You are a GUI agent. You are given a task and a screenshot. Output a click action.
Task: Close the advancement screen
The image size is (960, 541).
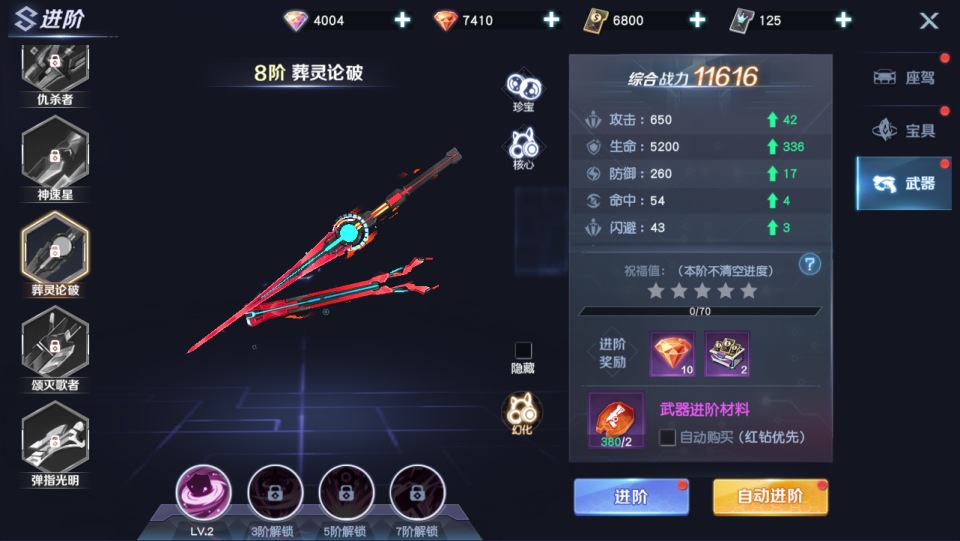[929, 20]
